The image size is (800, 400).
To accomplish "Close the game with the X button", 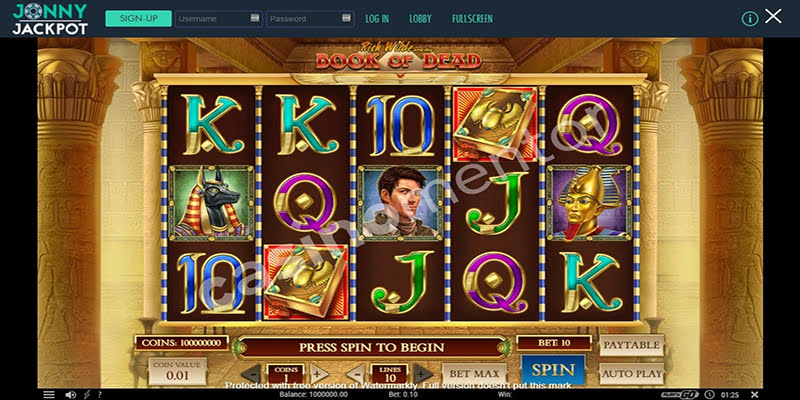I will [x=773, y=17].
